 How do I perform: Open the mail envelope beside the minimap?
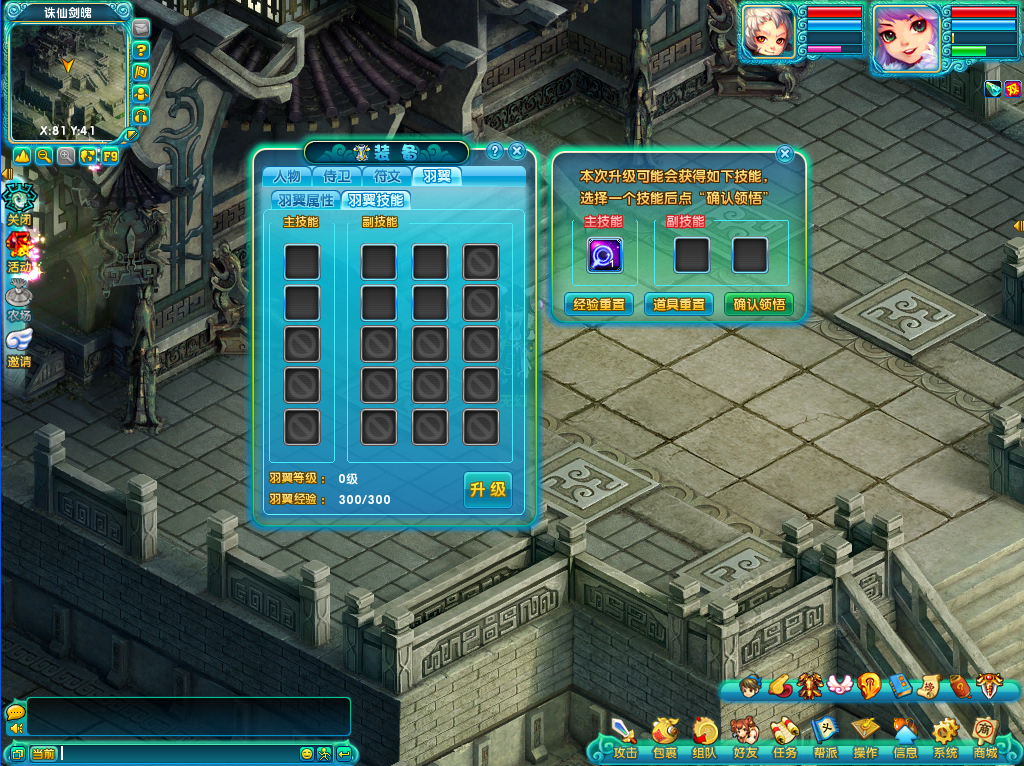tap(141, 28)
